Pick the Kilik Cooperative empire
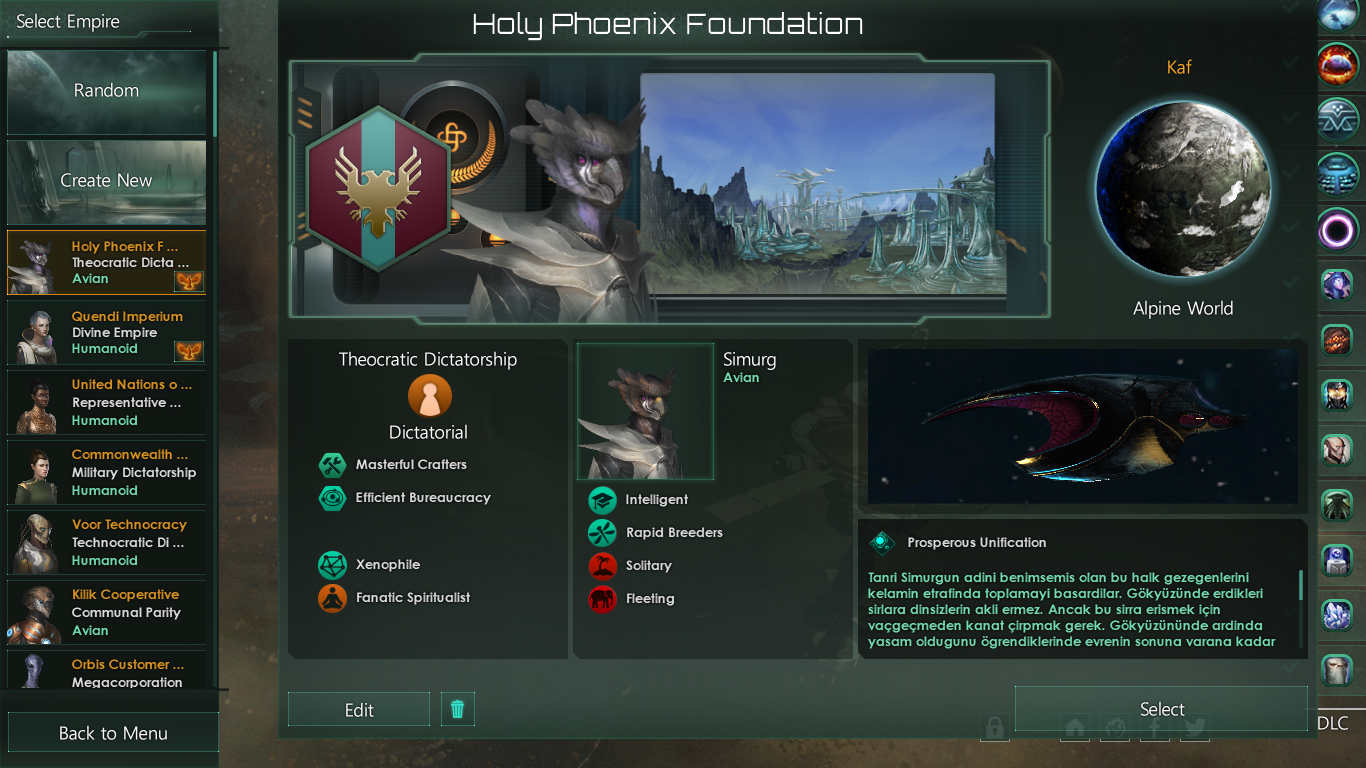This screenshot has height=768, width=1366. click(x=106, y=613)
